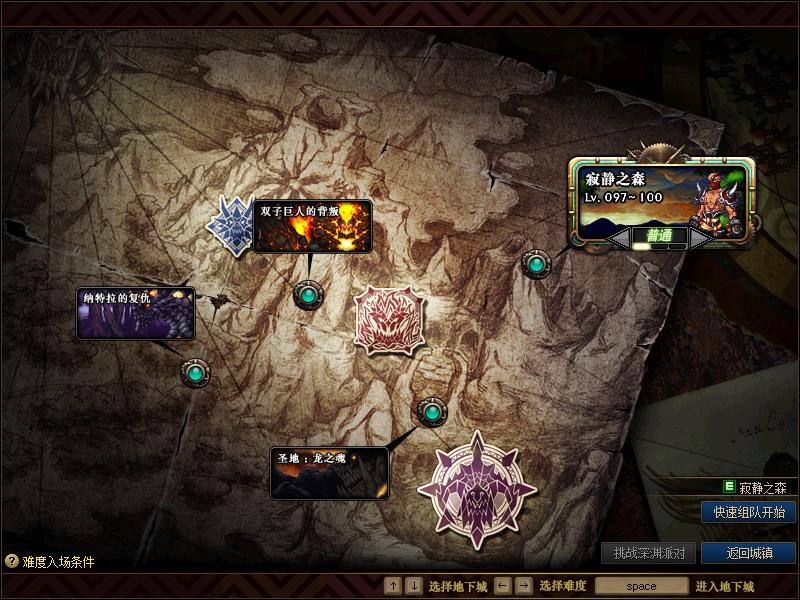The image size is (800, 600).
Task: Select the red beast crest emblem
Action: (x=389, y=319)
